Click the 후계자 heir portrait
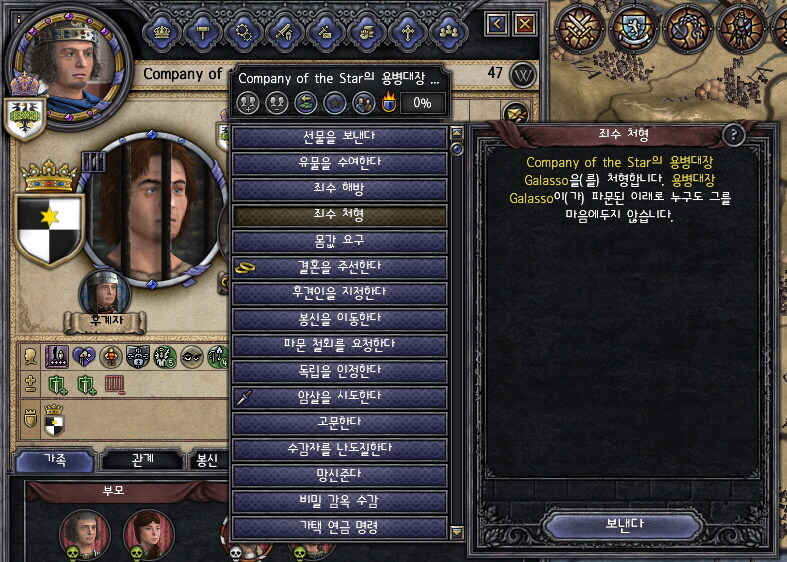787x562 pixels. click(x=104, y=293)
